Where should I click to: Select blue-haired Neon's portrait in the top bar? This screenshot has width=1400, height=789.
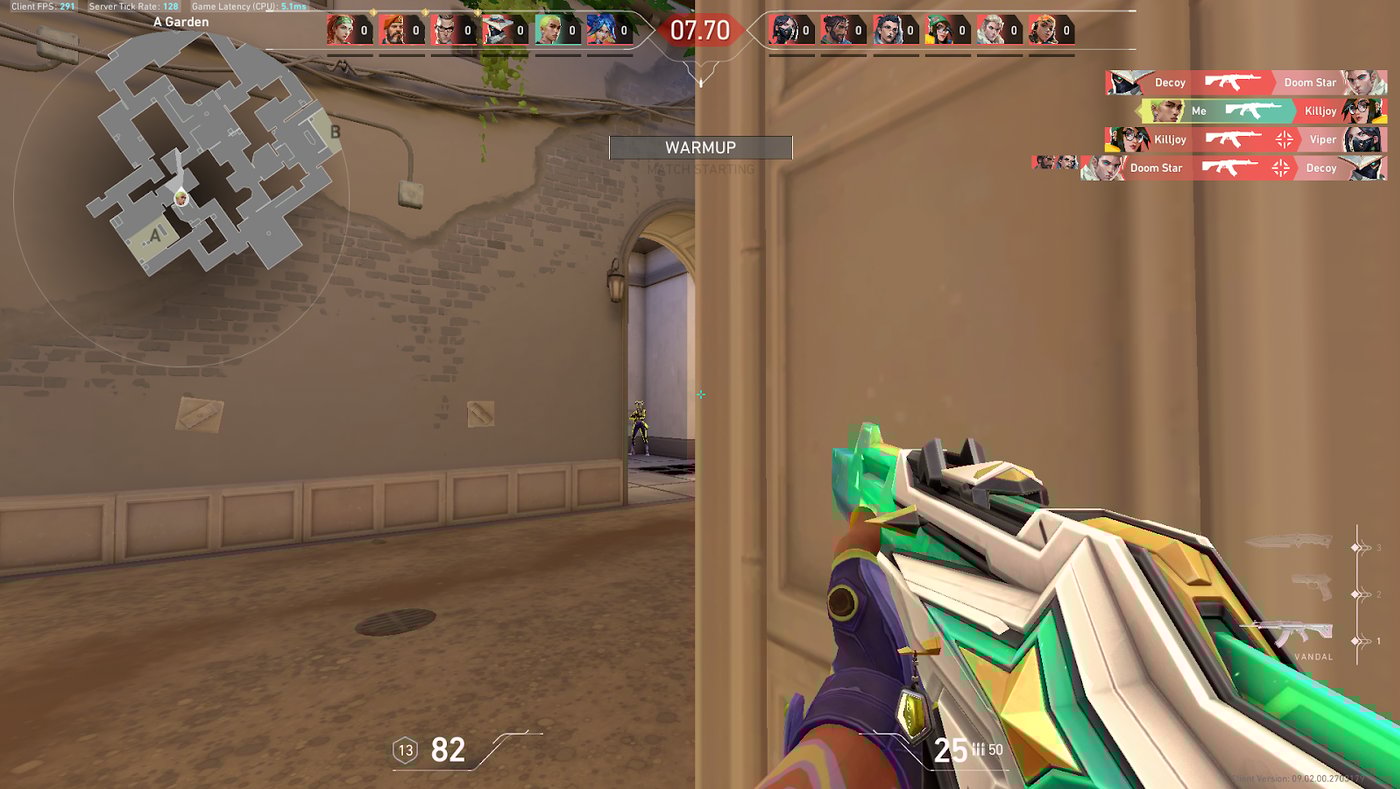click(x=601, y=30)
